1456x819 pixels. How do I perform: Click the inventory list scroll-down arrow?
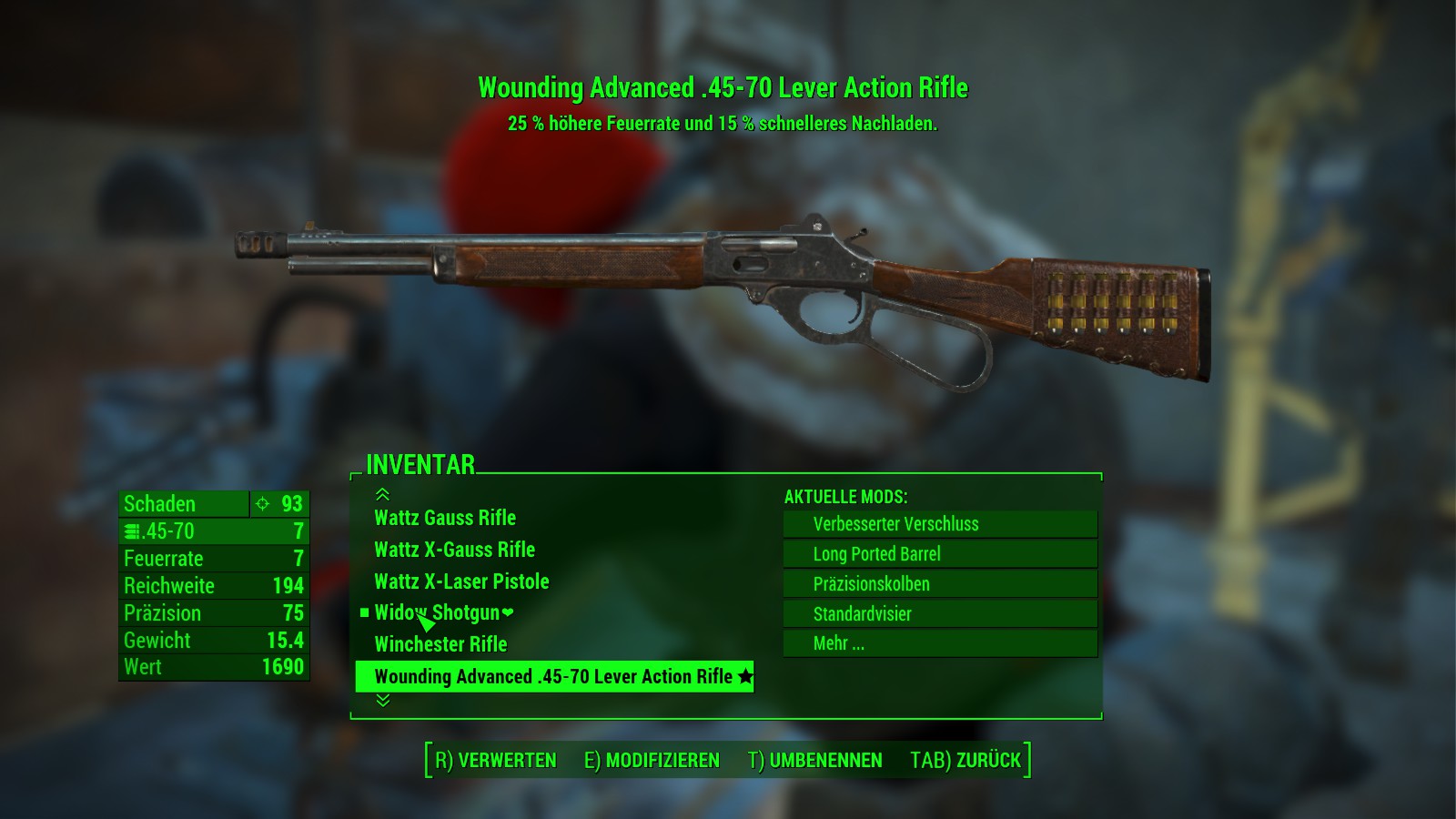[382, 701]
